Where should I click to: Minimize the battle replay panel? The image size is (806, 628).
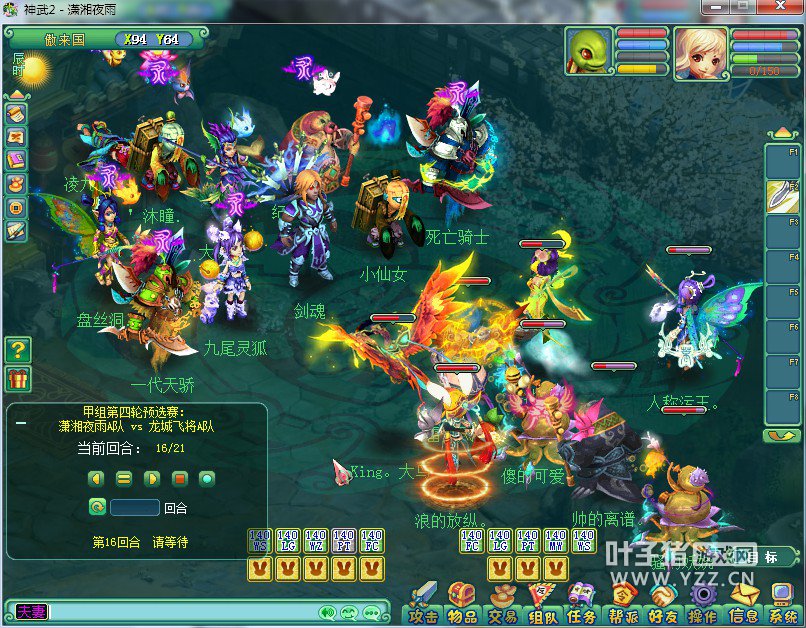point(21,423)
